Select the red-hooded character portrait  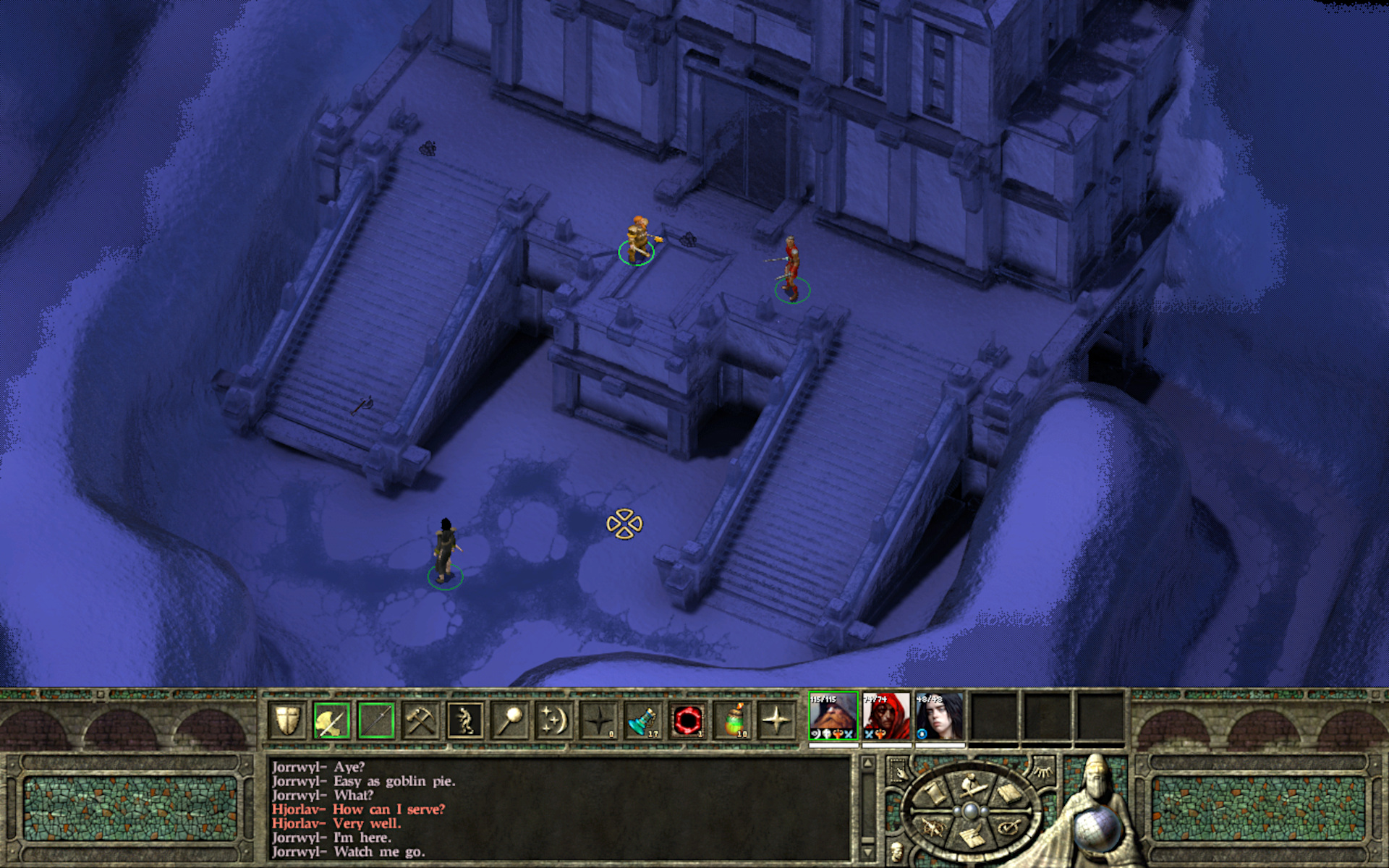[x=886, y=716]
